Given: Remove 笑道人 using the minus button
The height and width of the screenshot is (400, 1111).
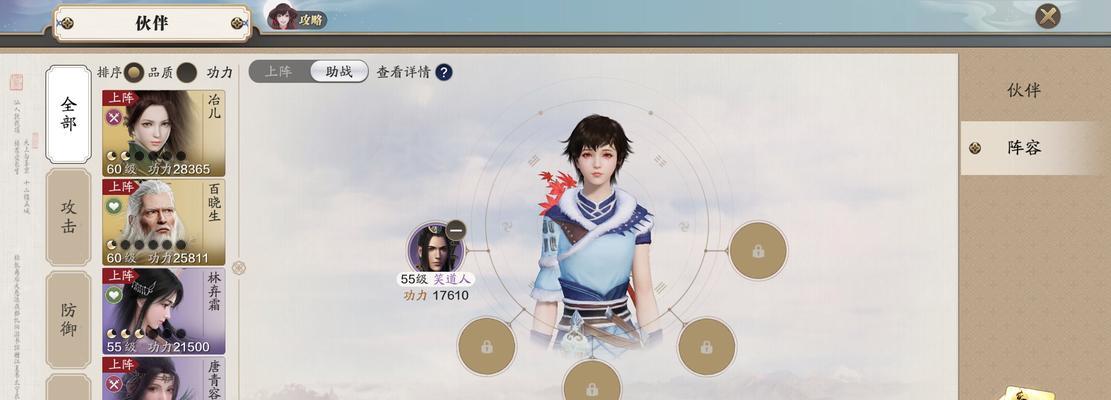Looking at the screenshot, I should point(455,229).
